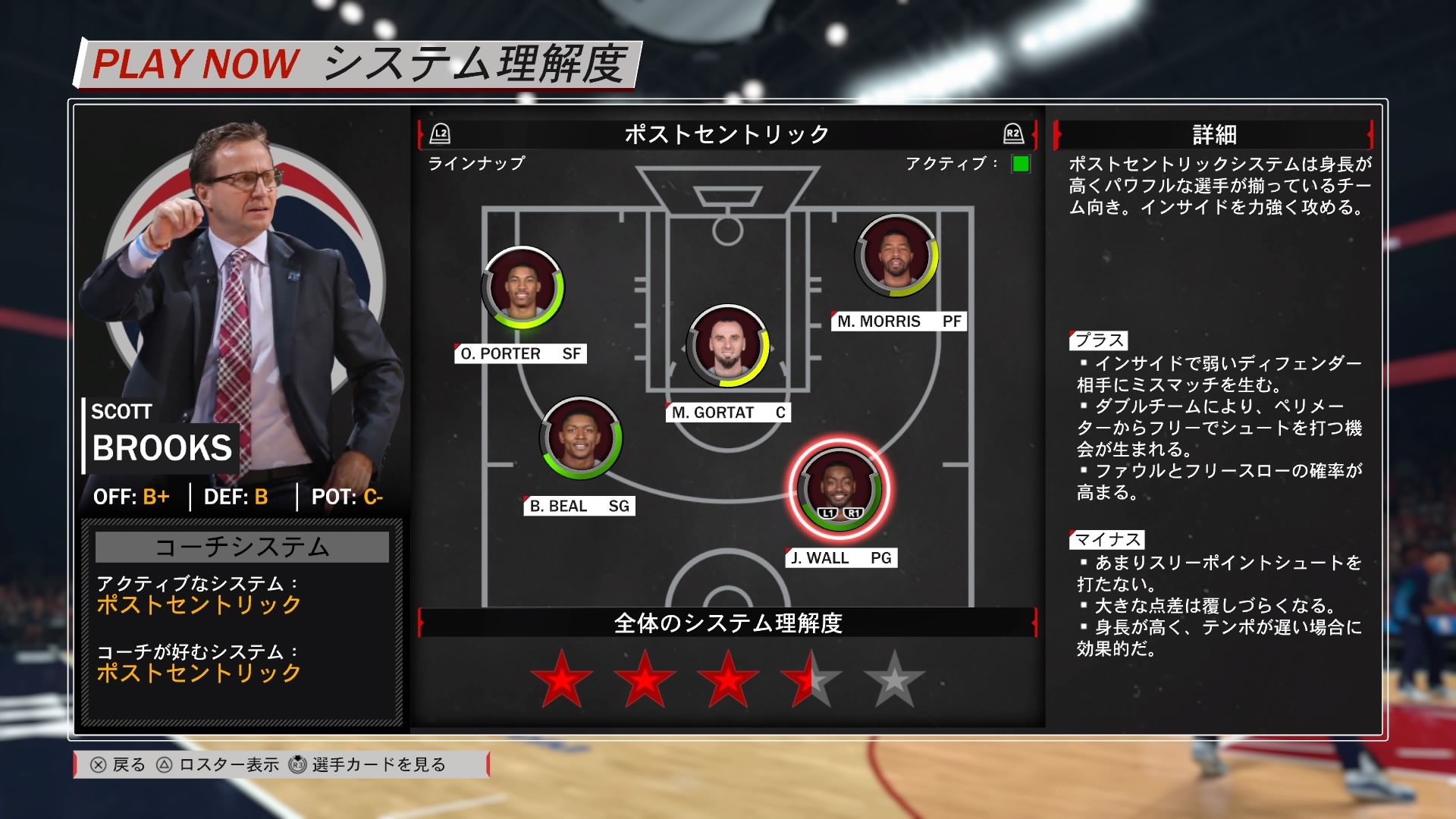Pick M. Gortat center portrait

pyautogui.click(x=727, y=346)
